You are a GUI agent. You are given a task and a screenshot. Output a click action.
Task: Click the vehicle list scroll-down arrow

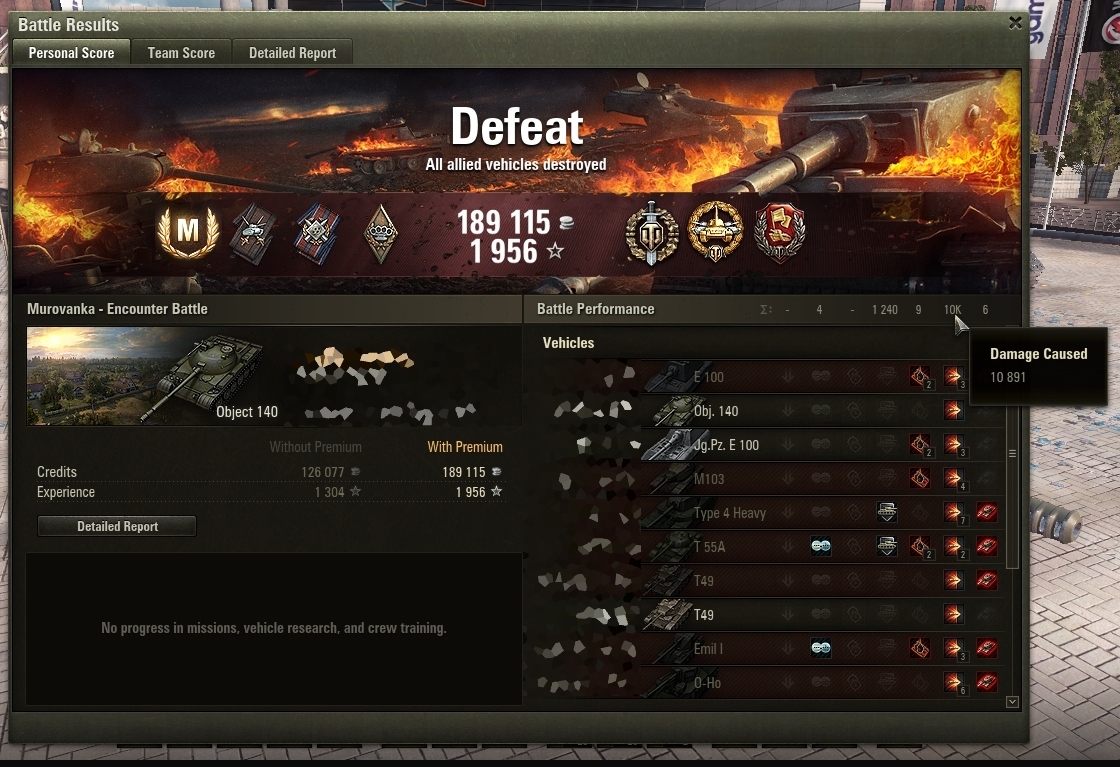point(1012,702)
